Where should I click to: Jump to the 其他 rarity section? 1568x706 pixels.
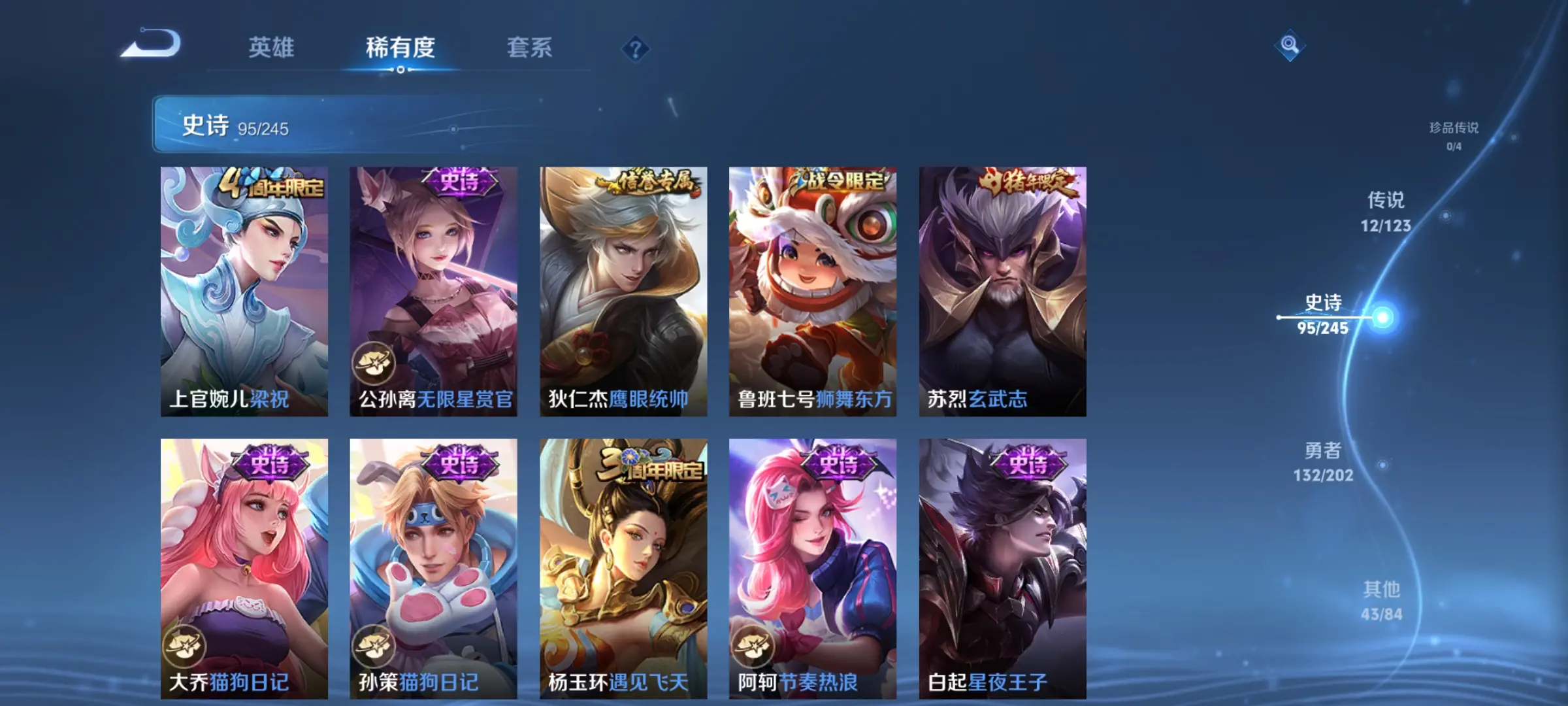coord(1381,600)
